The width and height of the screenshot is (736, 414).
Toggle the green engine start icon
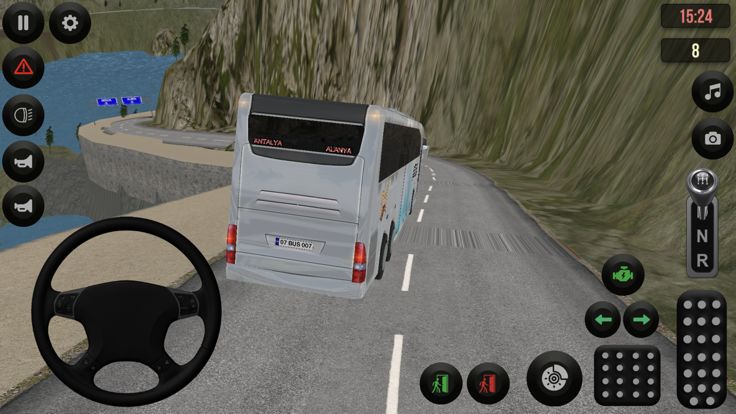pyautogui.click(x=622, y=274)
